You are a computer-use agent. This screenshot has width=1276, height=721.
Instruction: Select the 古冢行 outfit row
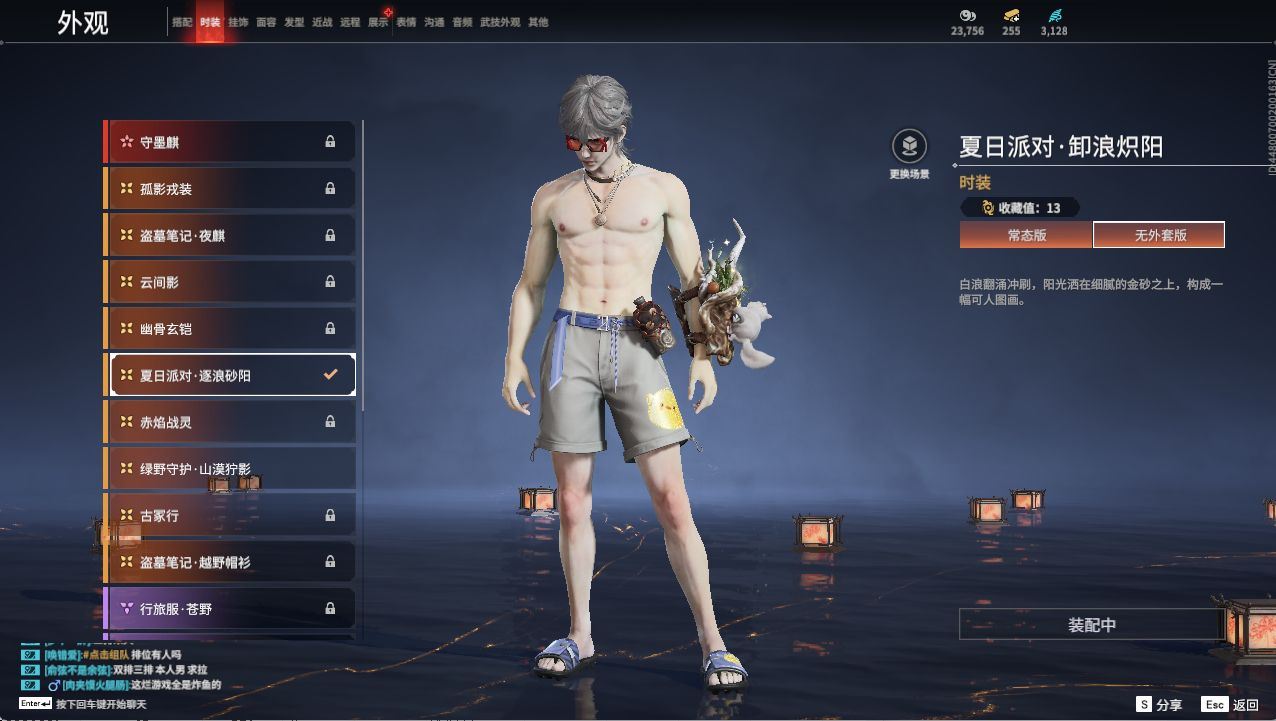click(230, 515)
